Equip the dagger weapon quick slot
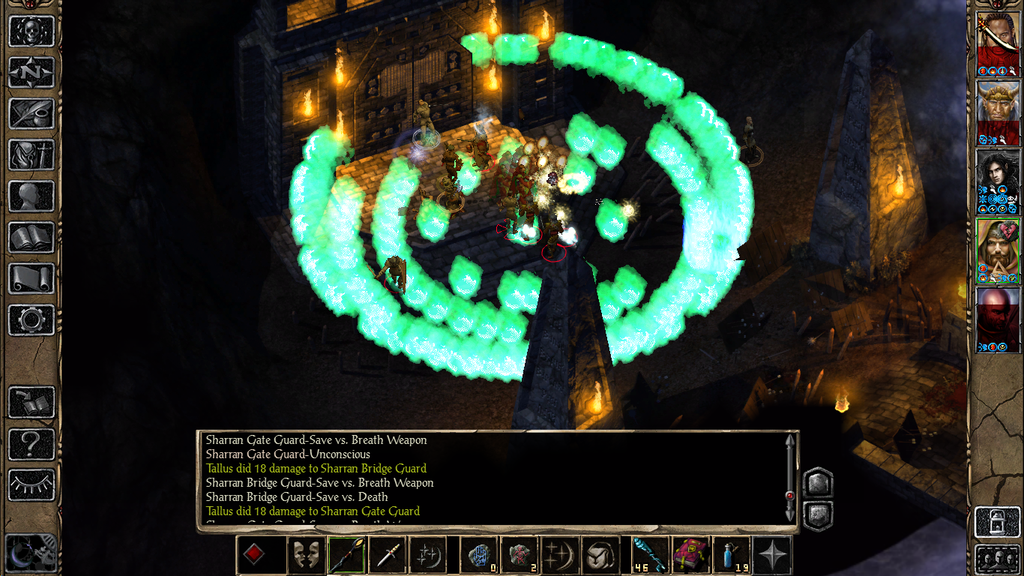 coord(387,555)
